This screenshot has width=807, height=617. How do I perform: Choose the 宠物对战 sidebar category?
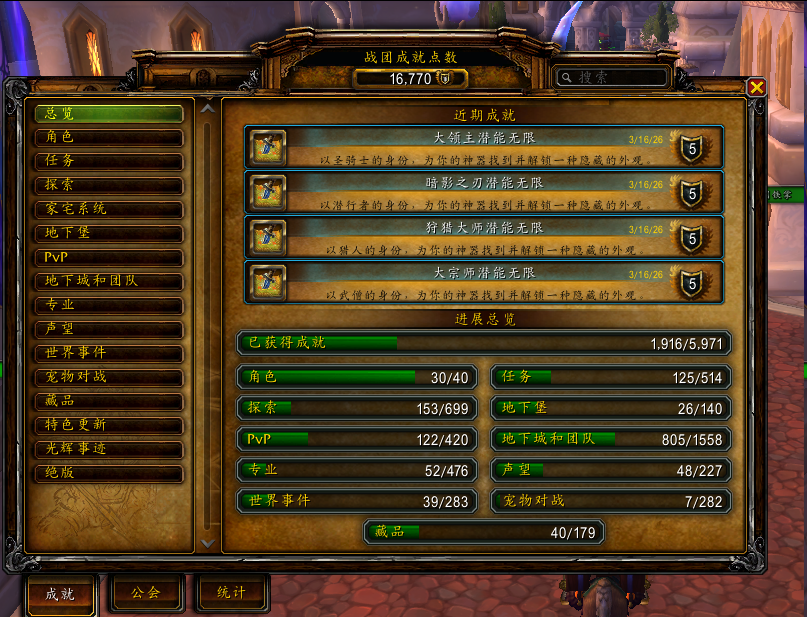[x=109, y=377]
